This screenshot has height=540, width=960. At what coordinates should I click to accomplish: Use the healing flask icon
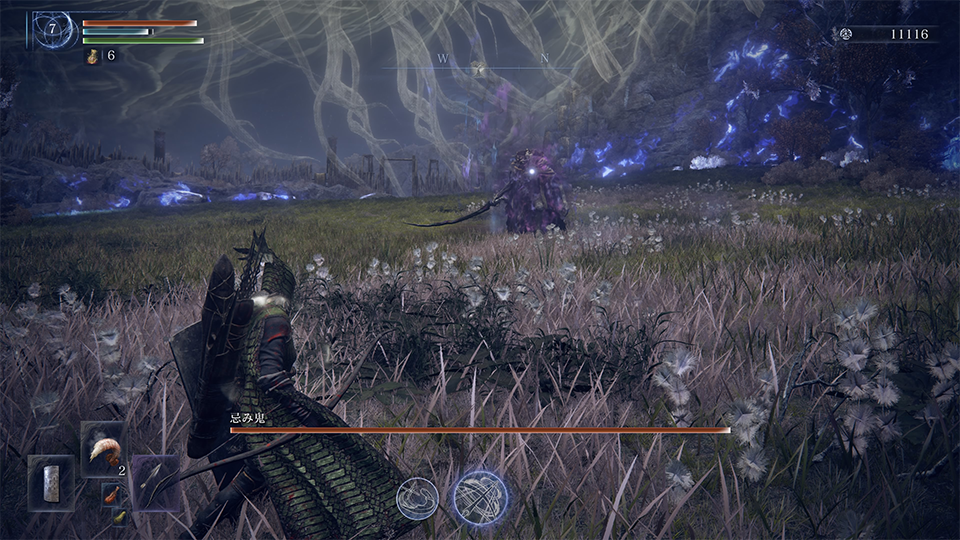pyautogui.click(x=92, y=56)
